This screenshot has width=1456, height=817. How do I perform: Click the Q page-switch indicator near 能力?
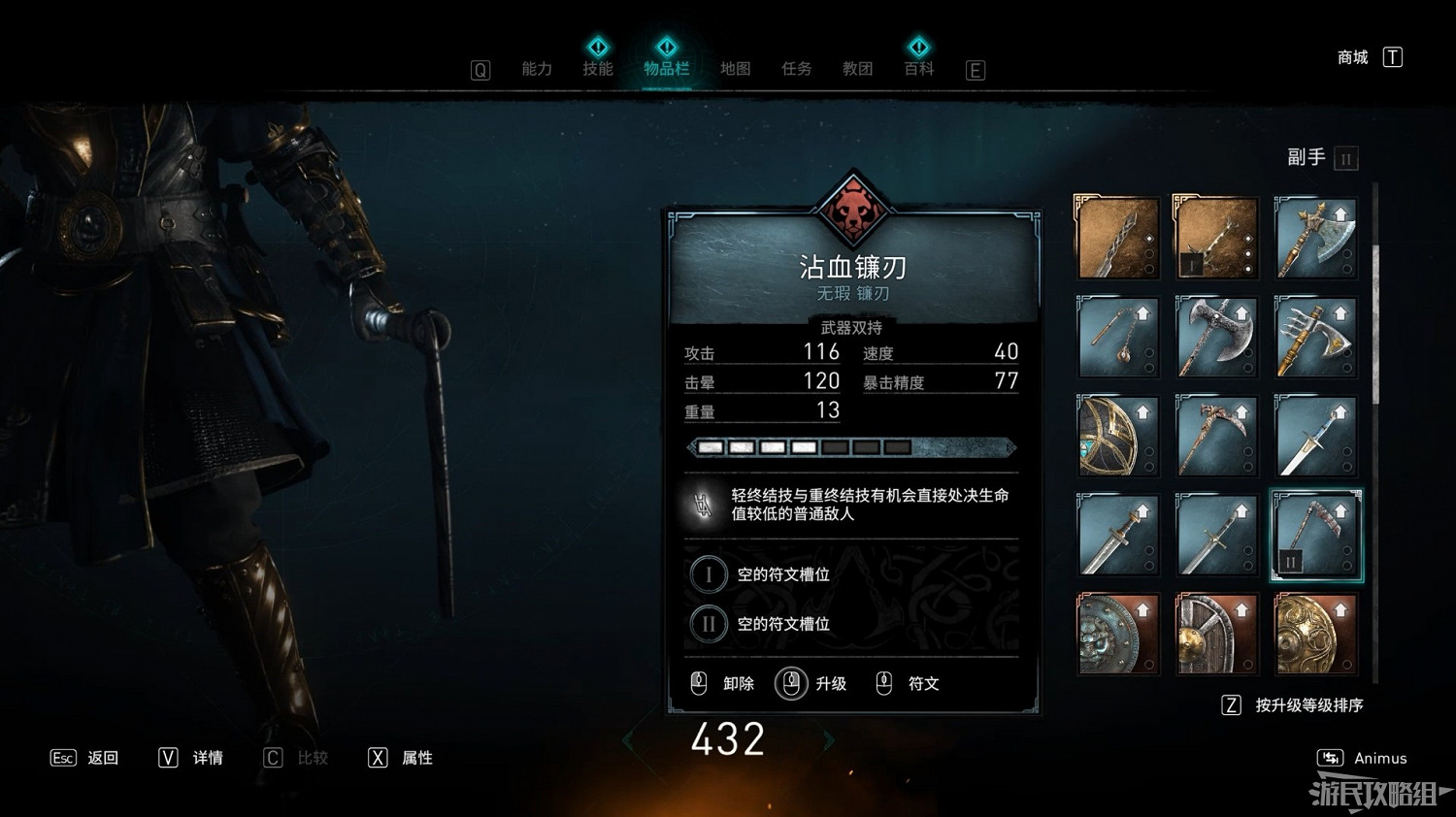[480, 69]
